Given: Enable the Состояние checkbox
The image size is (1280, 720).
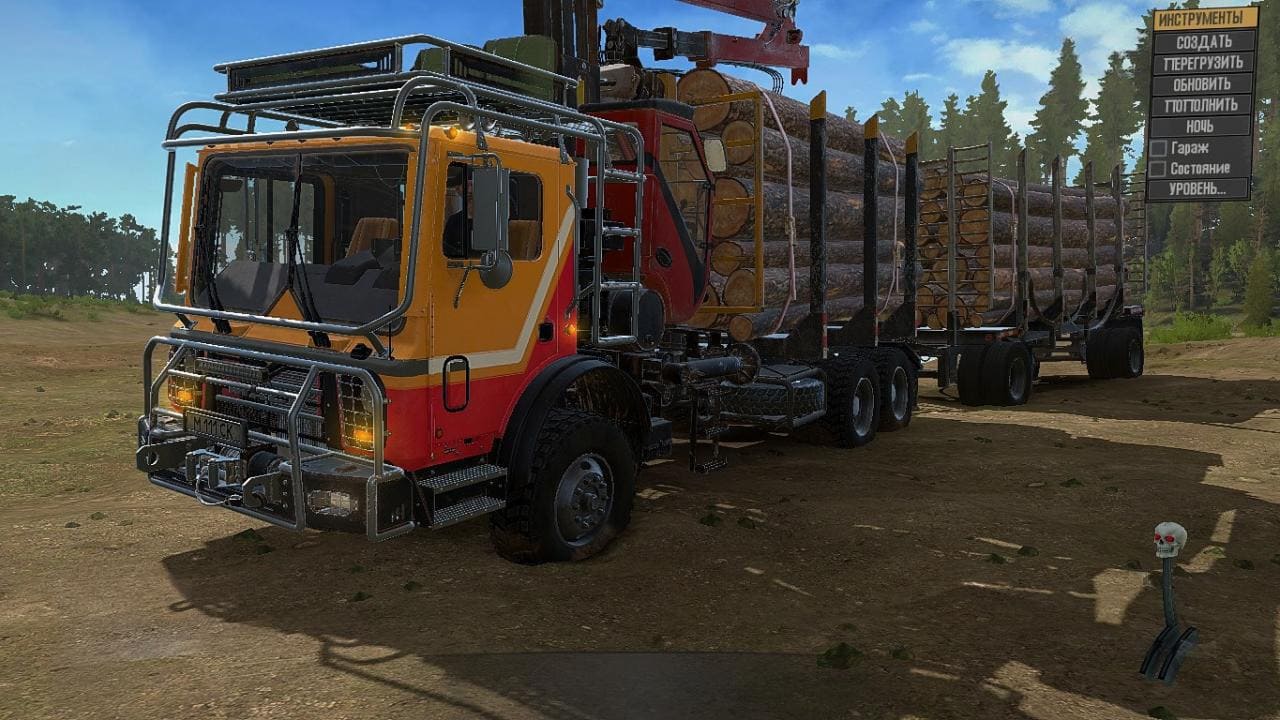Looking at the screenshot, I should point(1159,169).
